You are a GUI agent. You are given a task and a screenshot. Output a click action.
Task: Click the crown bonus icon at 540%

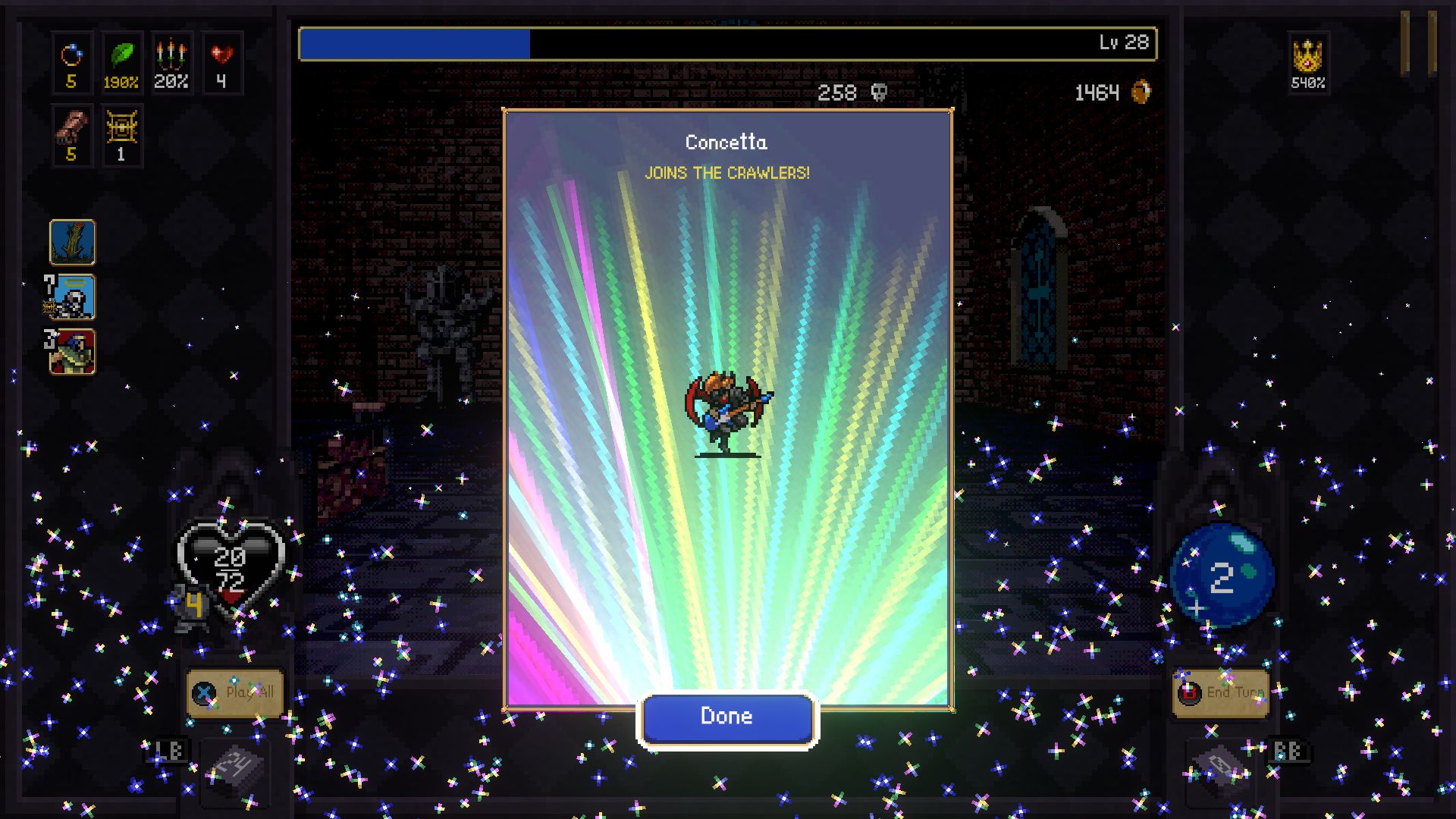[x=1307, y=61]
